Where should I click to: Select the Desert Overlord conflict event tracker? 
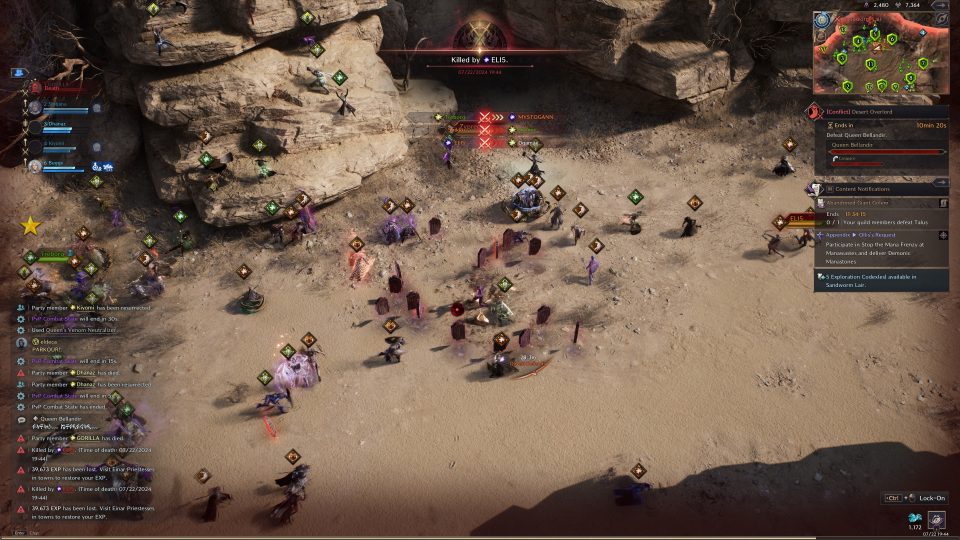point(877,113)
